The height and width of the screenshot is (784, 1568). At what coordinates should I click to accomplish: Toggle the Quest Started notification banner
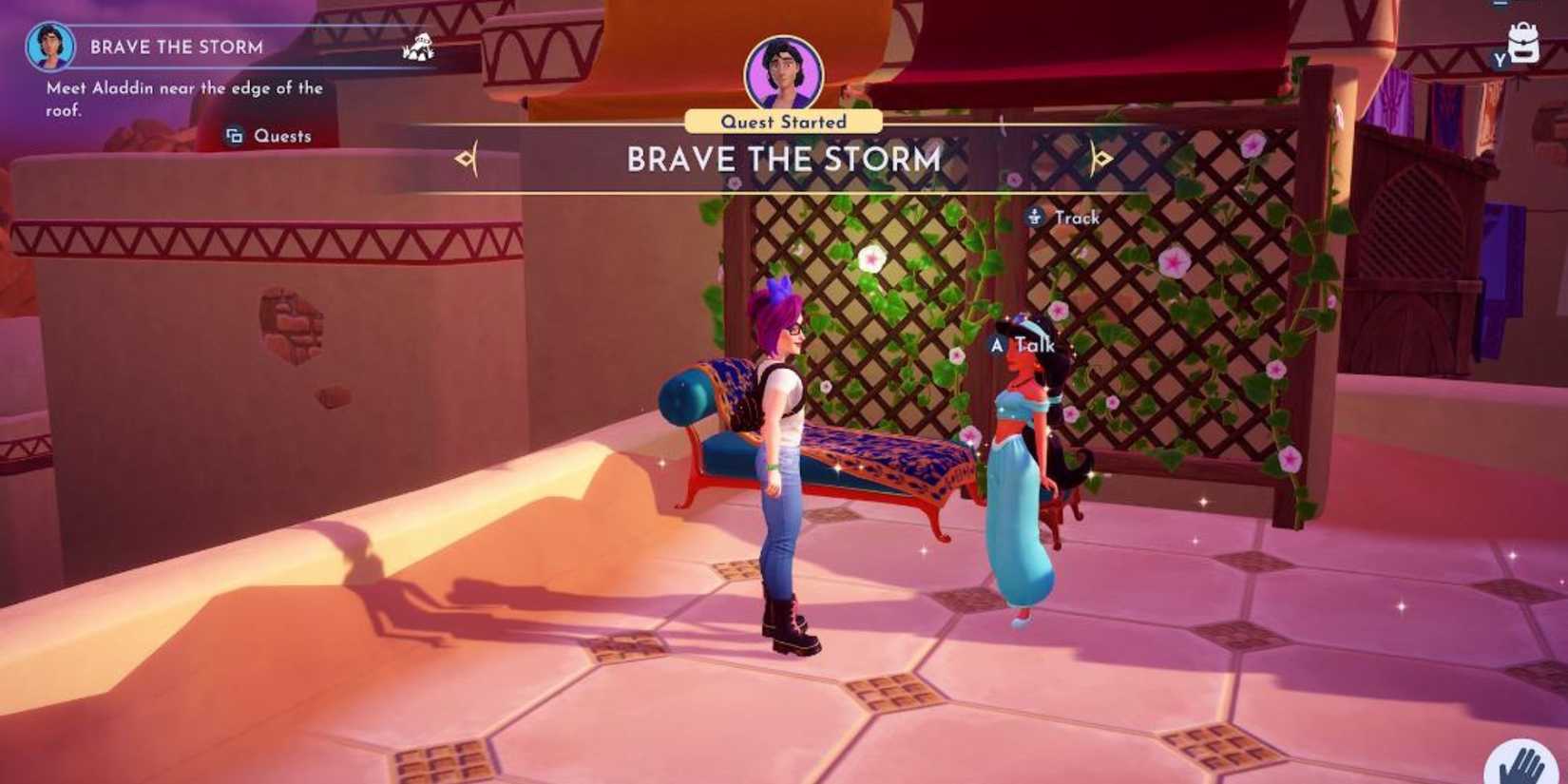[782, 121]
